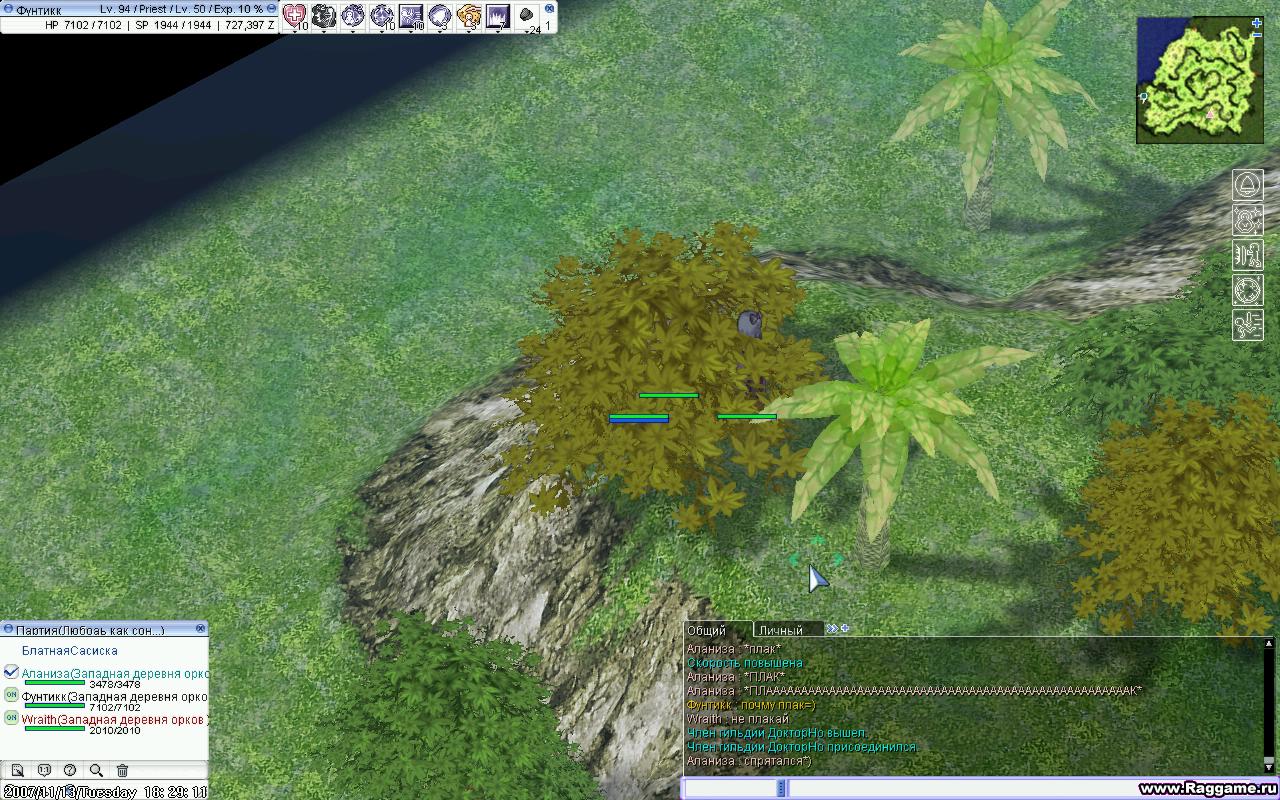Click the party question mark button
This screenshot has width=1280, height=800.
coord(70,770)
